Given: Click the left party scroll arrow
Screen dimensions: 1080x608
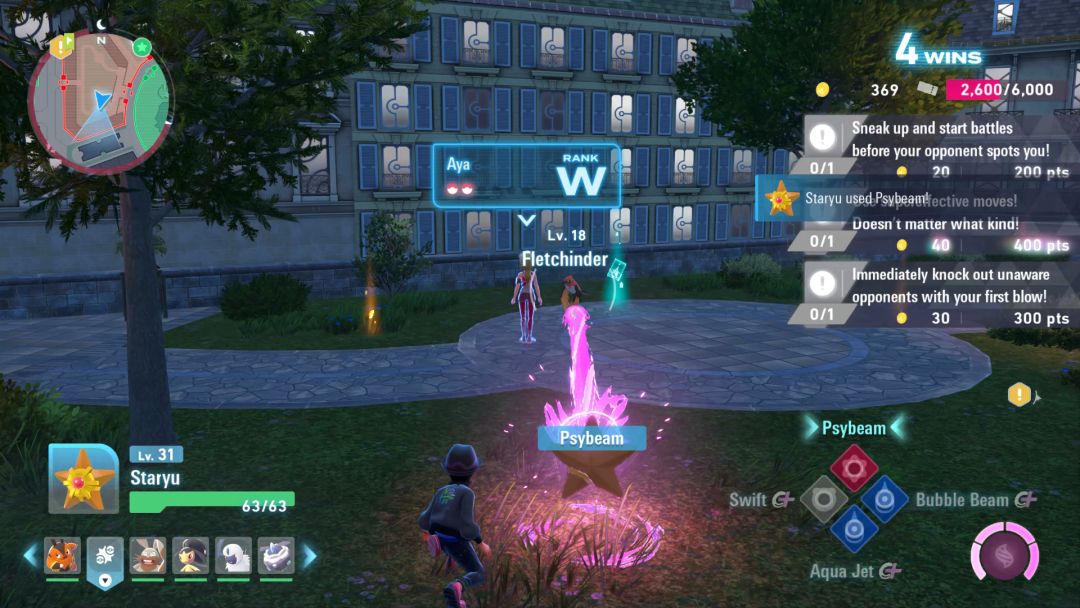Looking at the screenshot, I should tap(29, 556).
